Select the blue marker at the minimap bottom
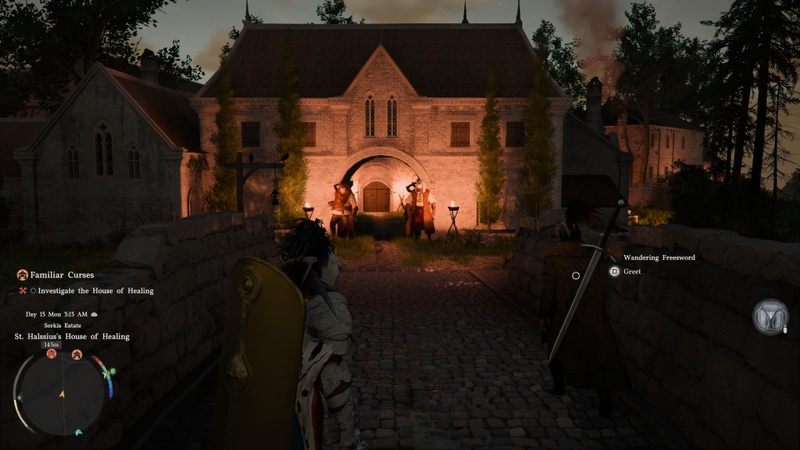Viewport: 800px width, 450px height. pyautogui.click(x=79, y=432)
